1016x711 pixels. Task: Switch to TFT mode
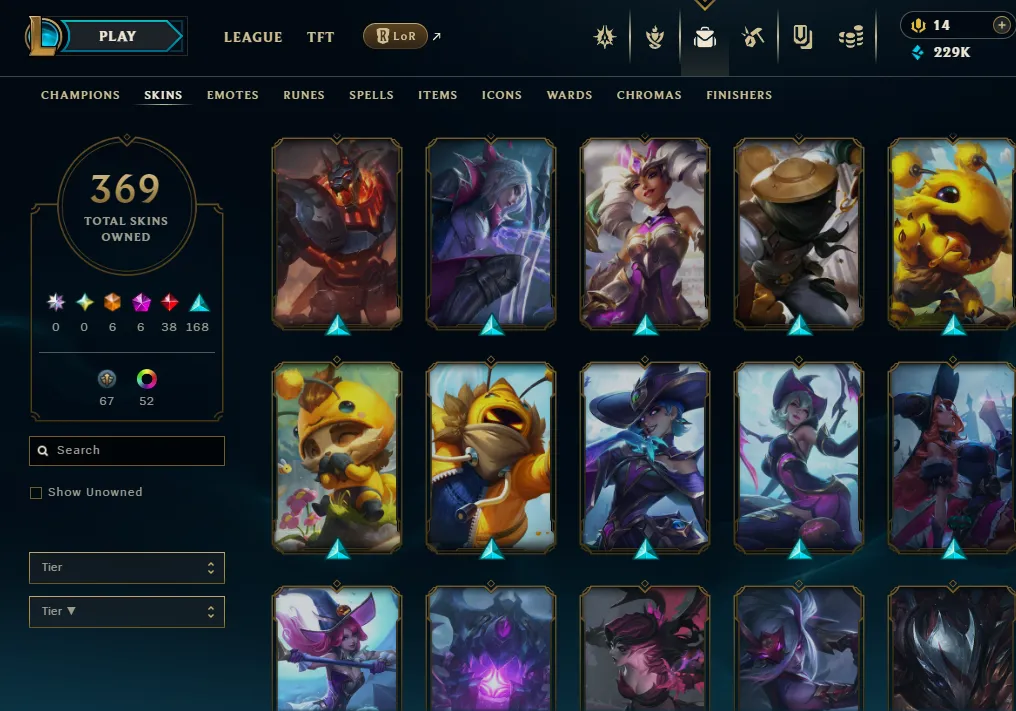(321, 37)
